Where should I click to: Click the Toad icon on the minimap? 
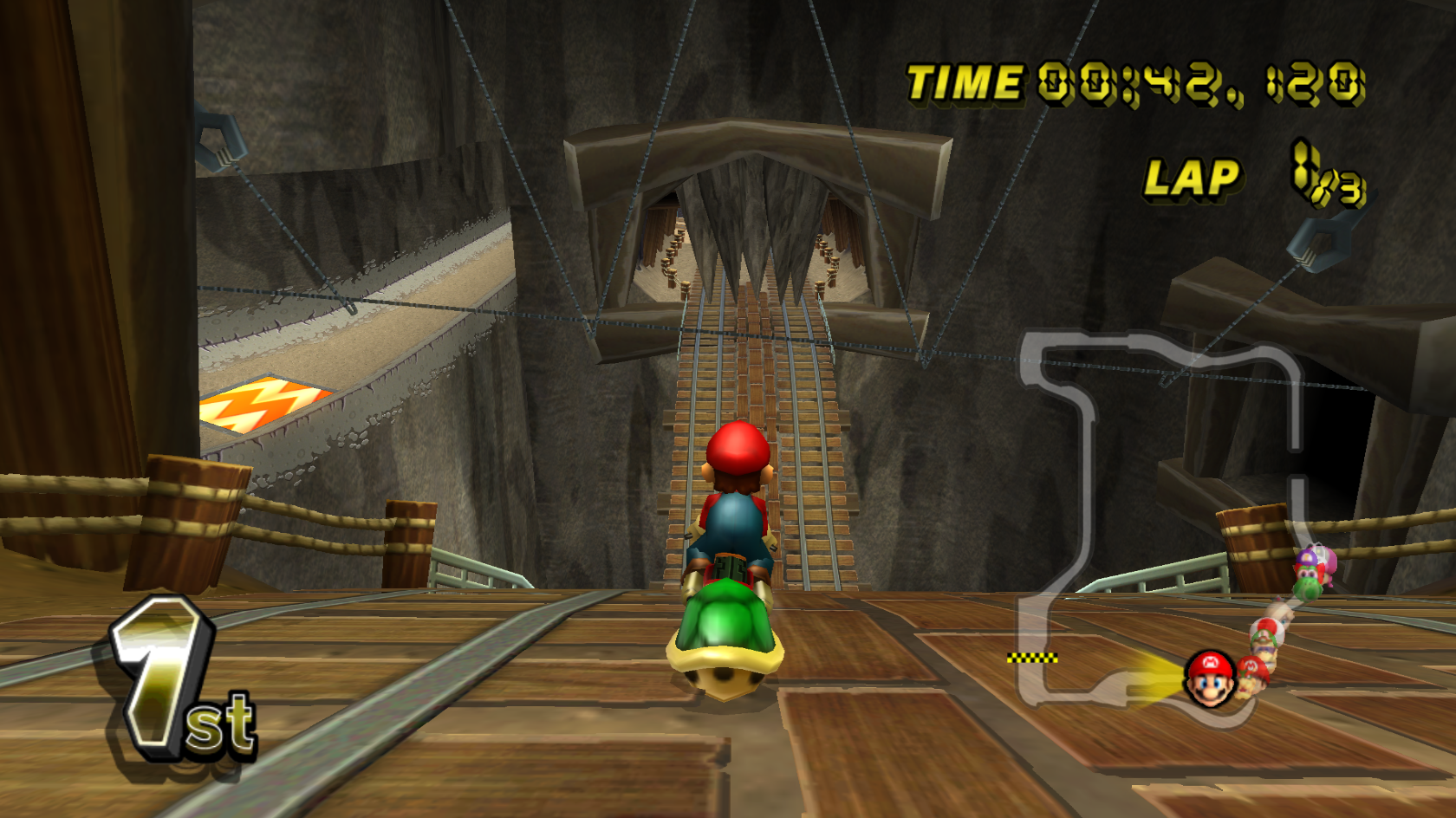coord(1269,627)
